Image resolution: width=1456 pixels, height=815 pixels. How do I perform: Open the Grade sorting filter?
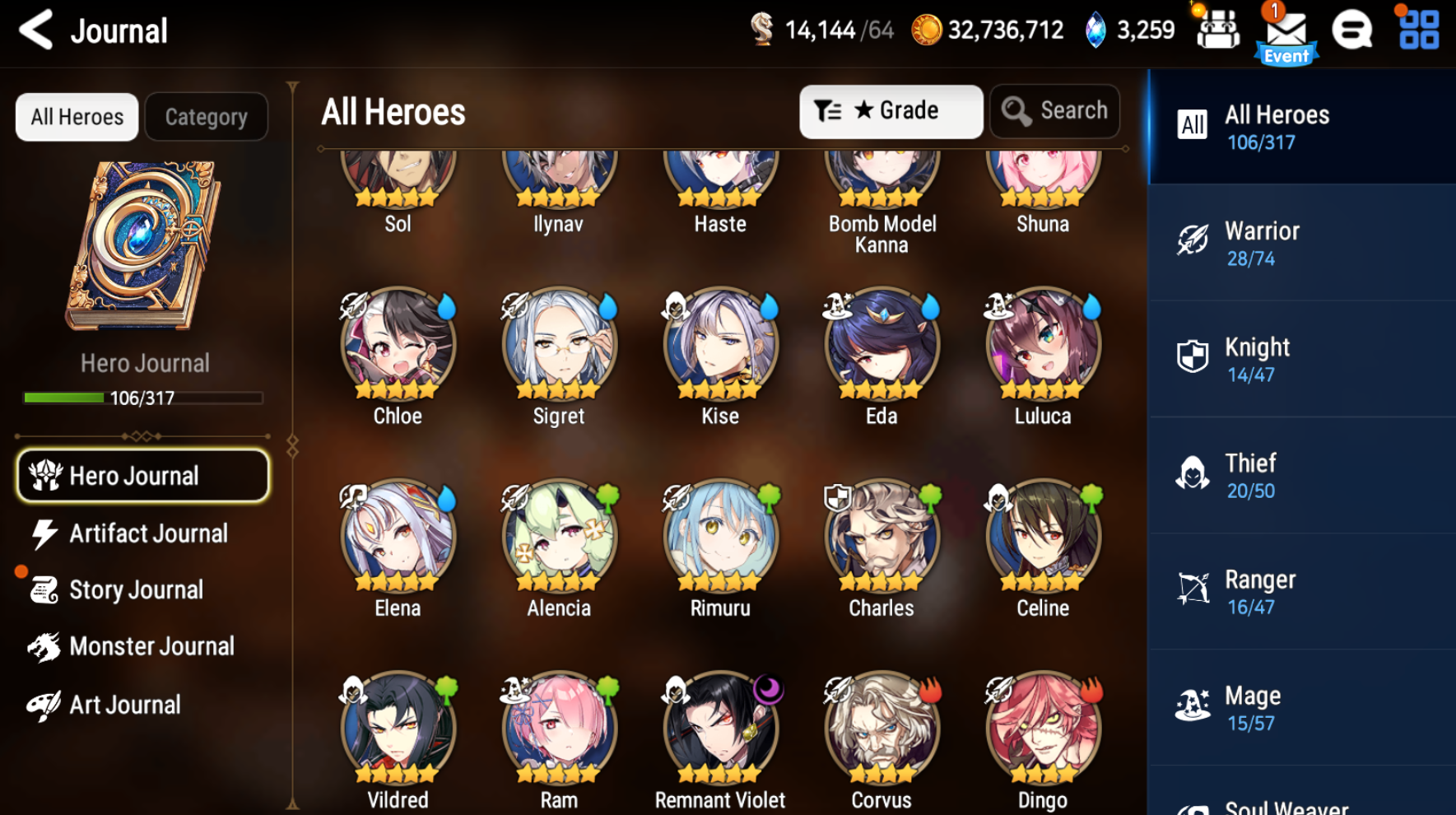[891, 110]
